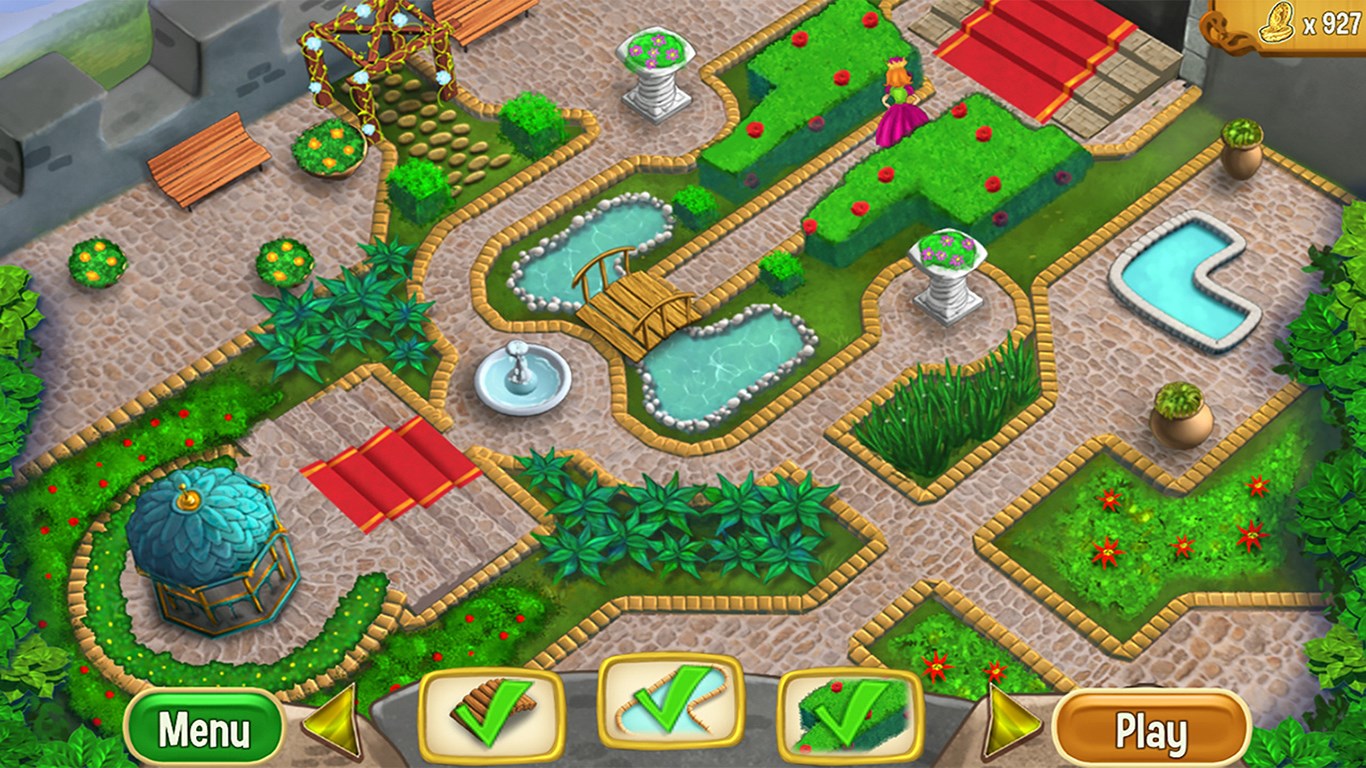Click the left yellow arrow
Image resolution: width=1366 pixels, height=768 pixels.
pos(334,721)
